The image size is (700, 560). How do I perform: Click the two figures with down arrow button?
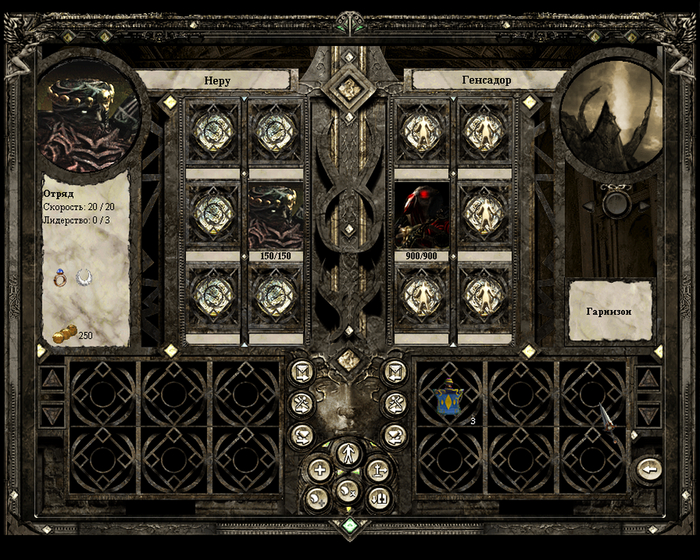tap(378, 497)
